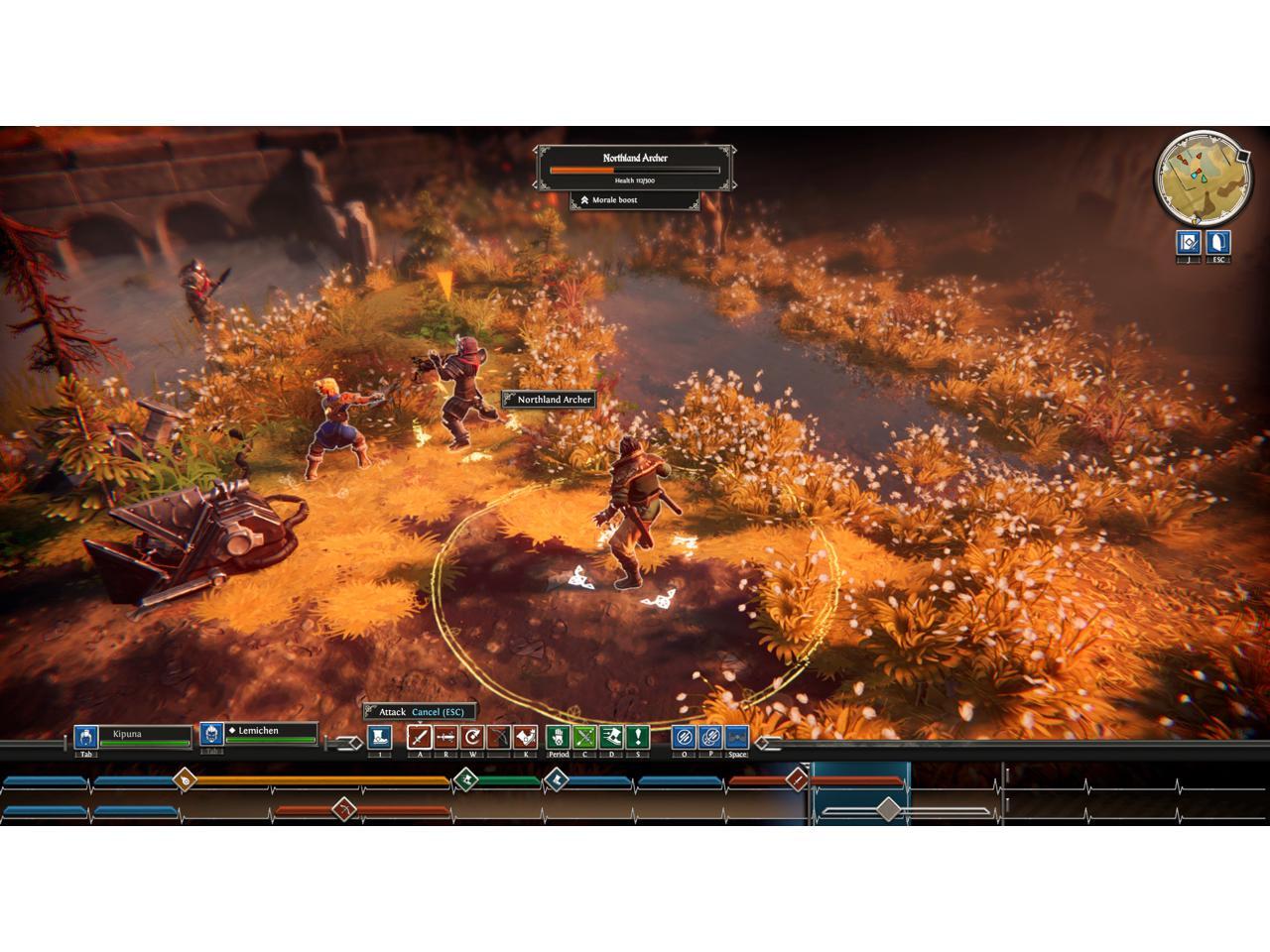
Task: Switch to Lemichen's portrait
Action: (x=211, y=734)
